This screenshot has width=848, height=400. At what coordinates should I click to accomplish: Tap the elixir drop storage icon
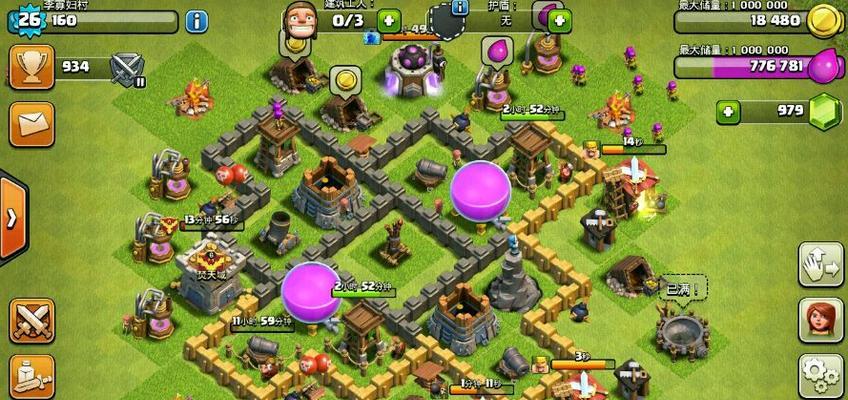click(x=823, y=66)
